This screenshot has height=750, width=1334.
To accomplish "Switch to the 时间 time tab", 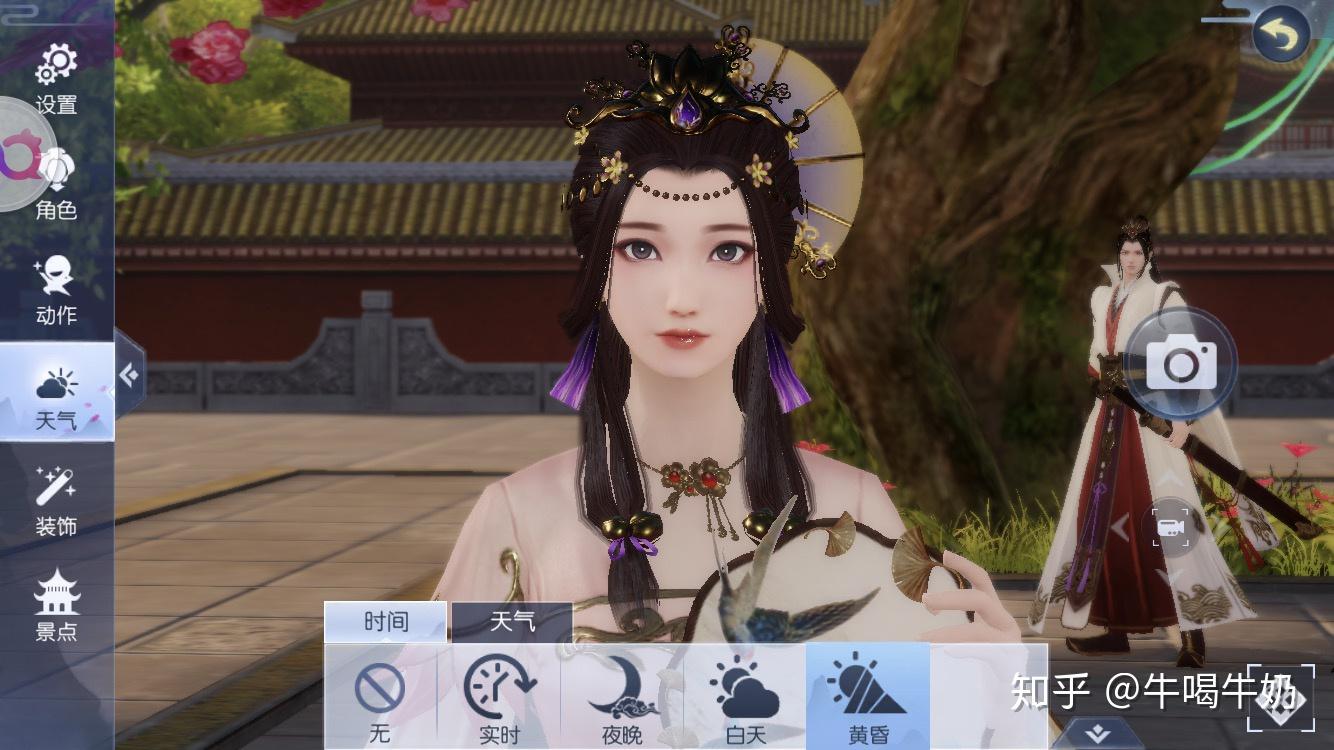I will [386, 622].
